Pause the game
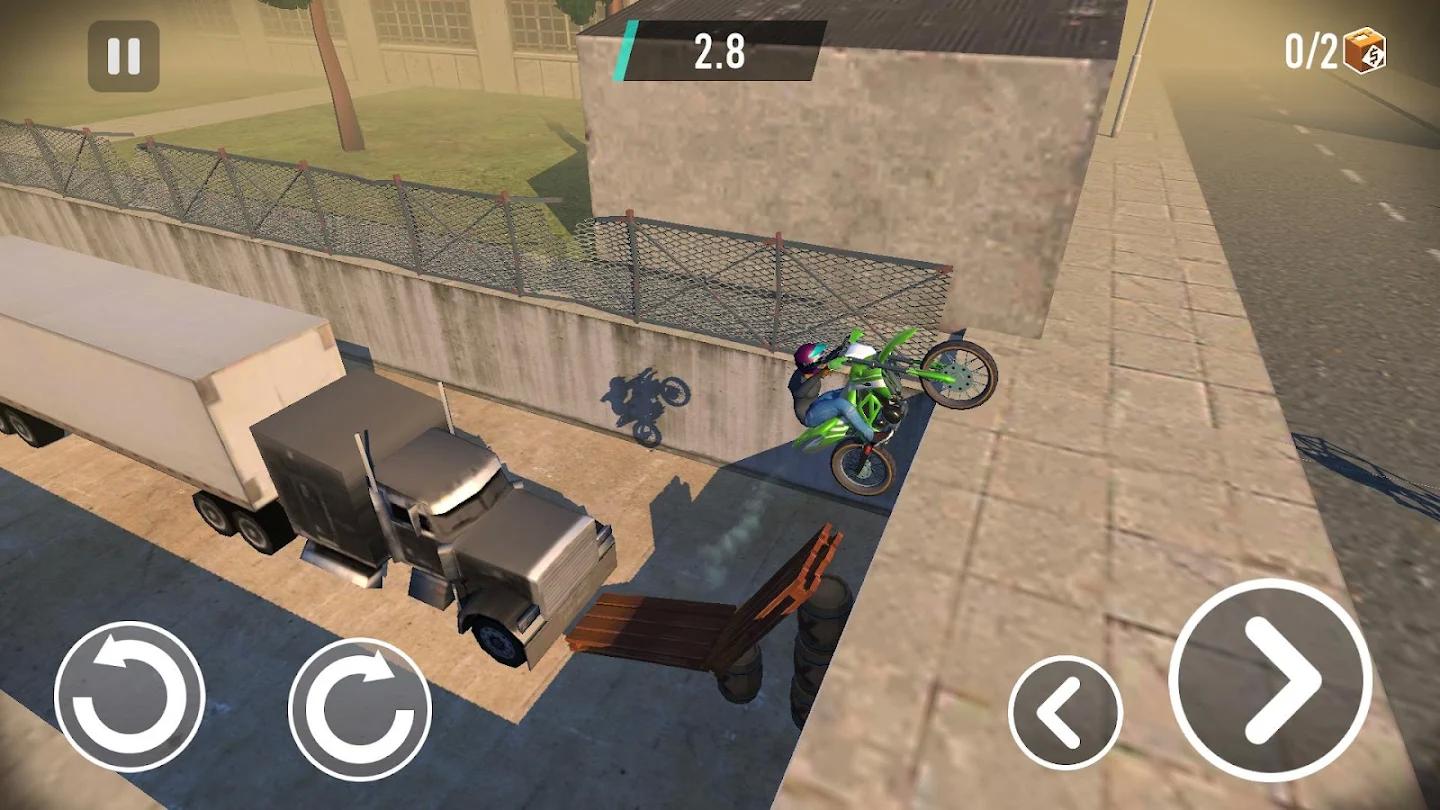 (x=122, y=55)
